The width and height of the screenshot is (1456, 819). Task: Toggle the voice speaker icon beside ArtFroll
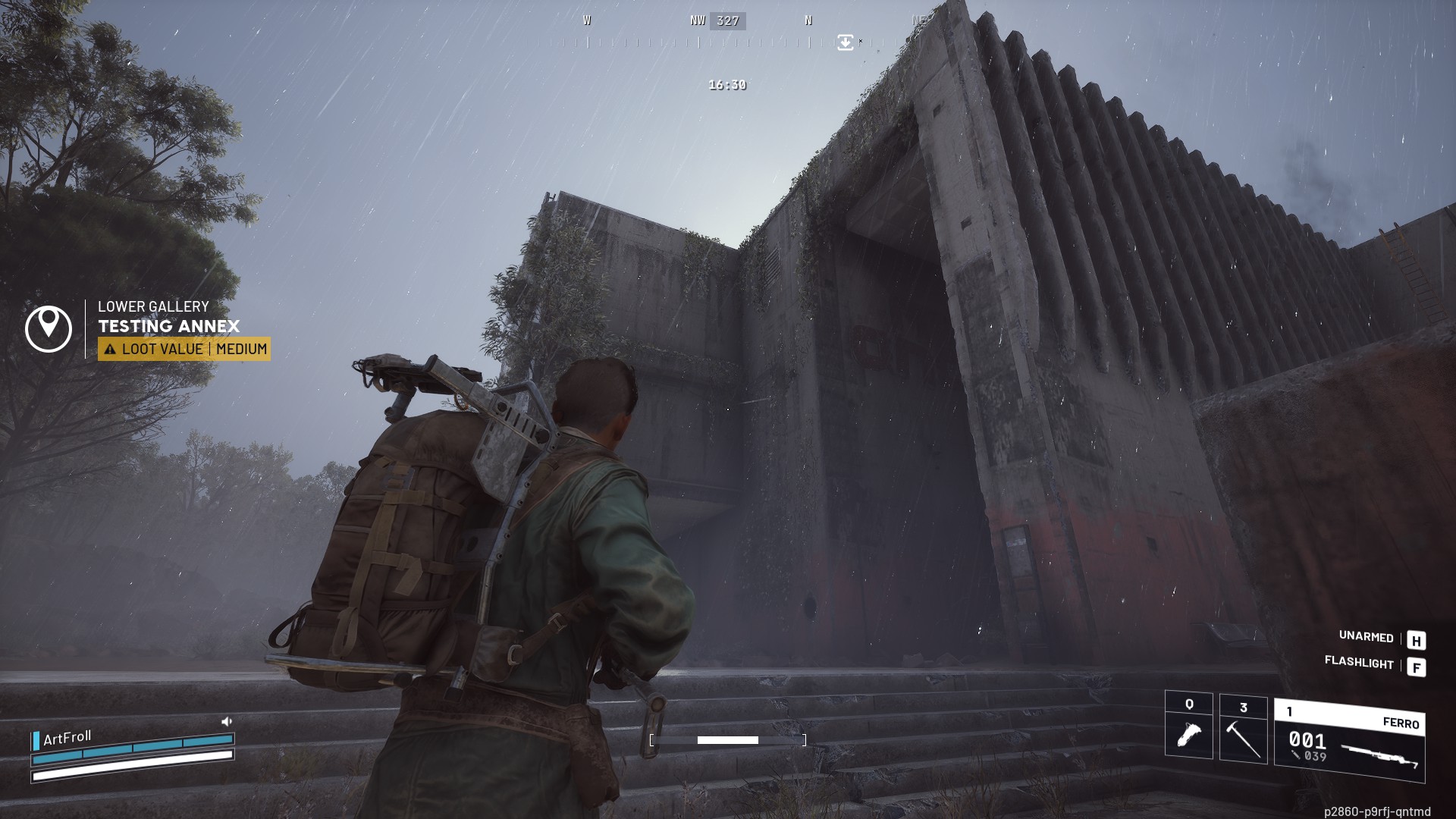coord(226,721)
